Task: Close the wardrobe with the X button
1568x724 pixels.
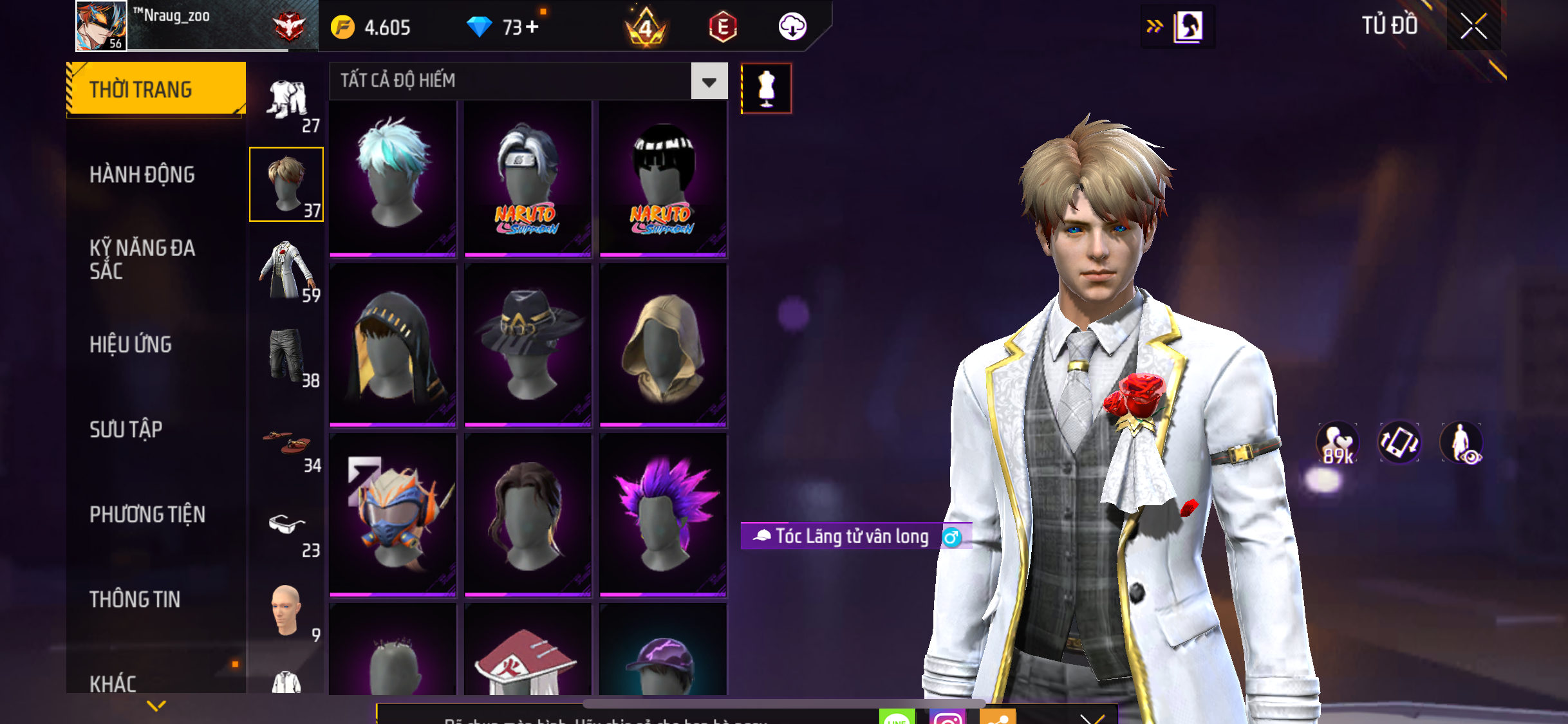Action: pyautogui.click(x=1473, y=26)
